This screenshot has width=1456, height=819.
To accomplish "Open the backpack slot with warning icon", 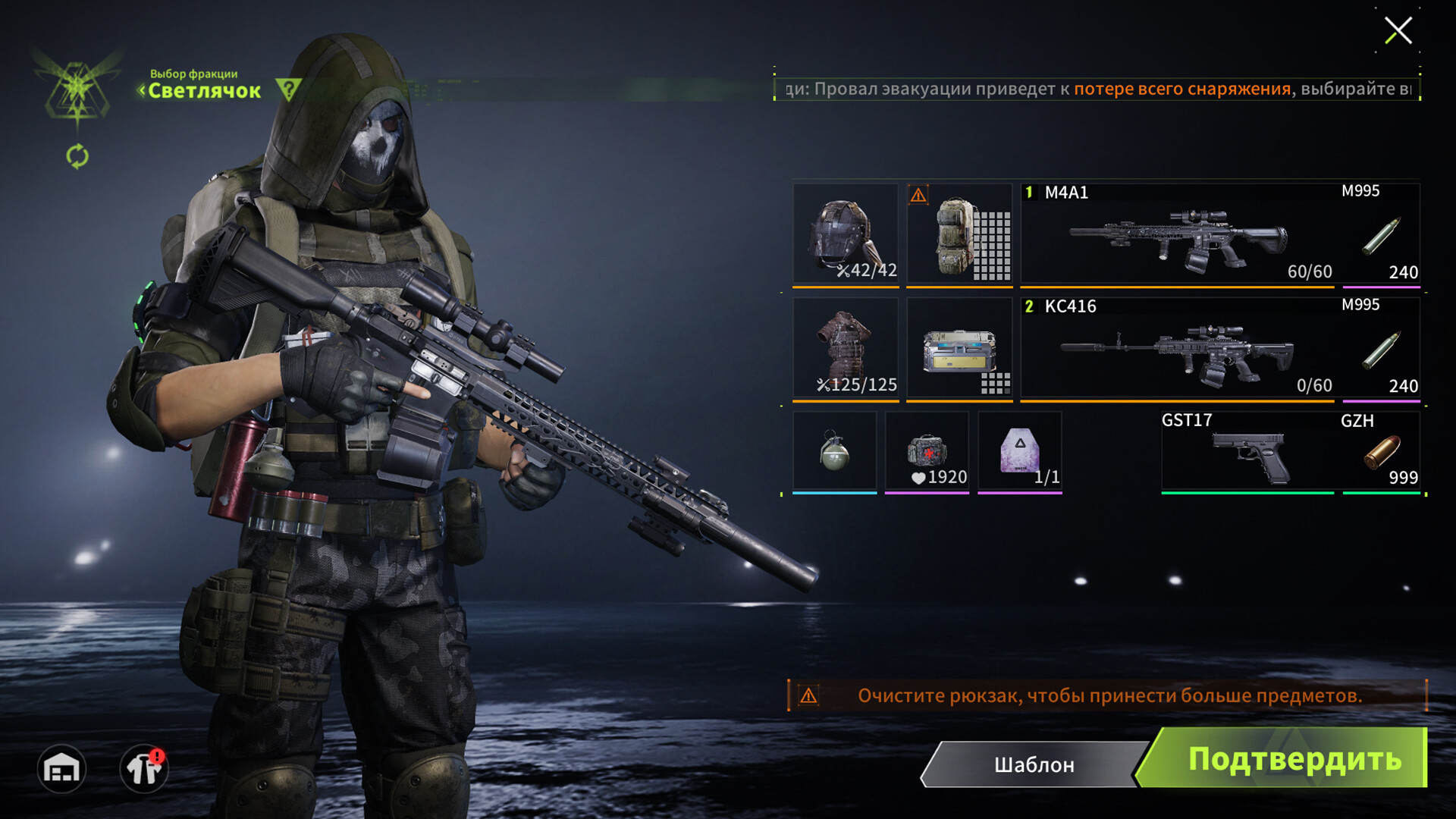I will pos(959,234).
